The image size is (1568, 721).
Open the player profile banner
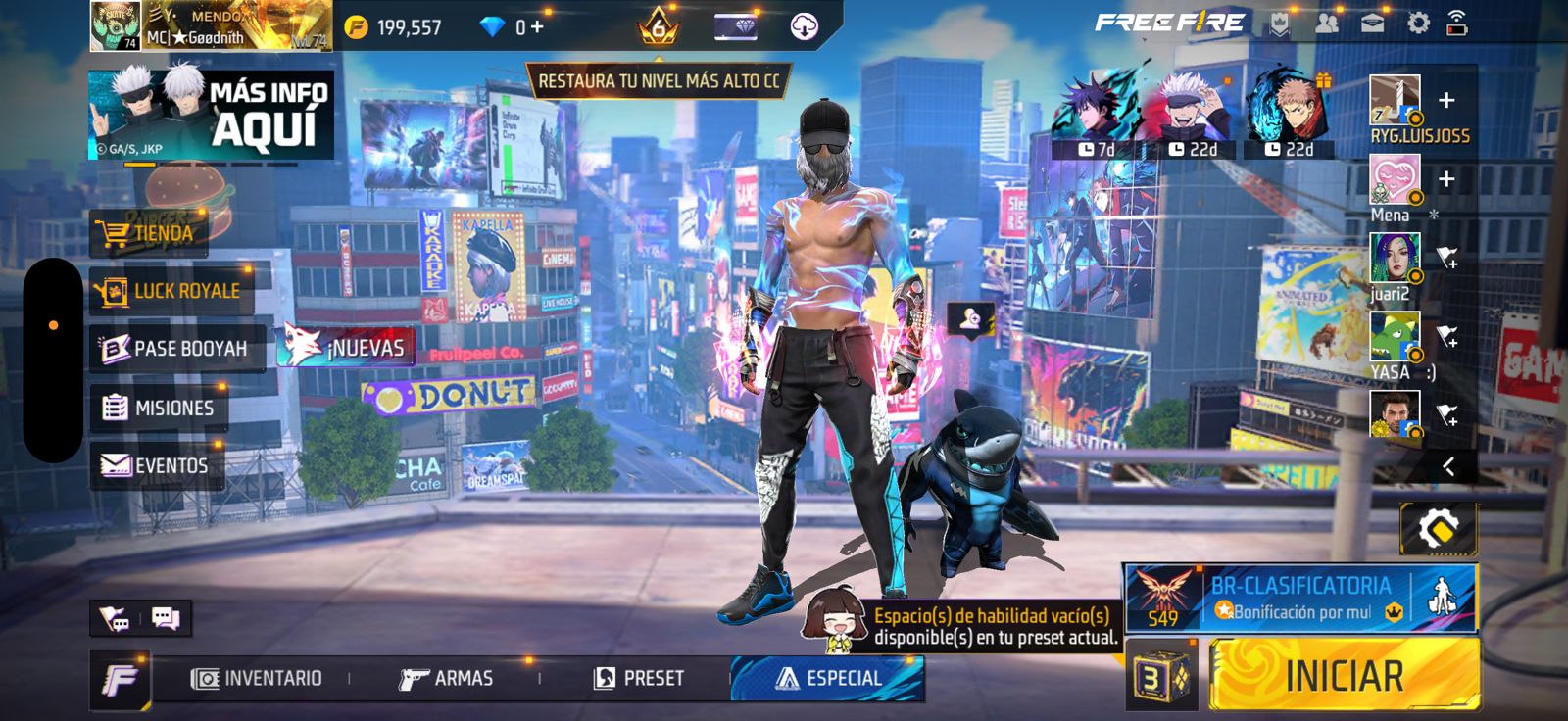211,26
